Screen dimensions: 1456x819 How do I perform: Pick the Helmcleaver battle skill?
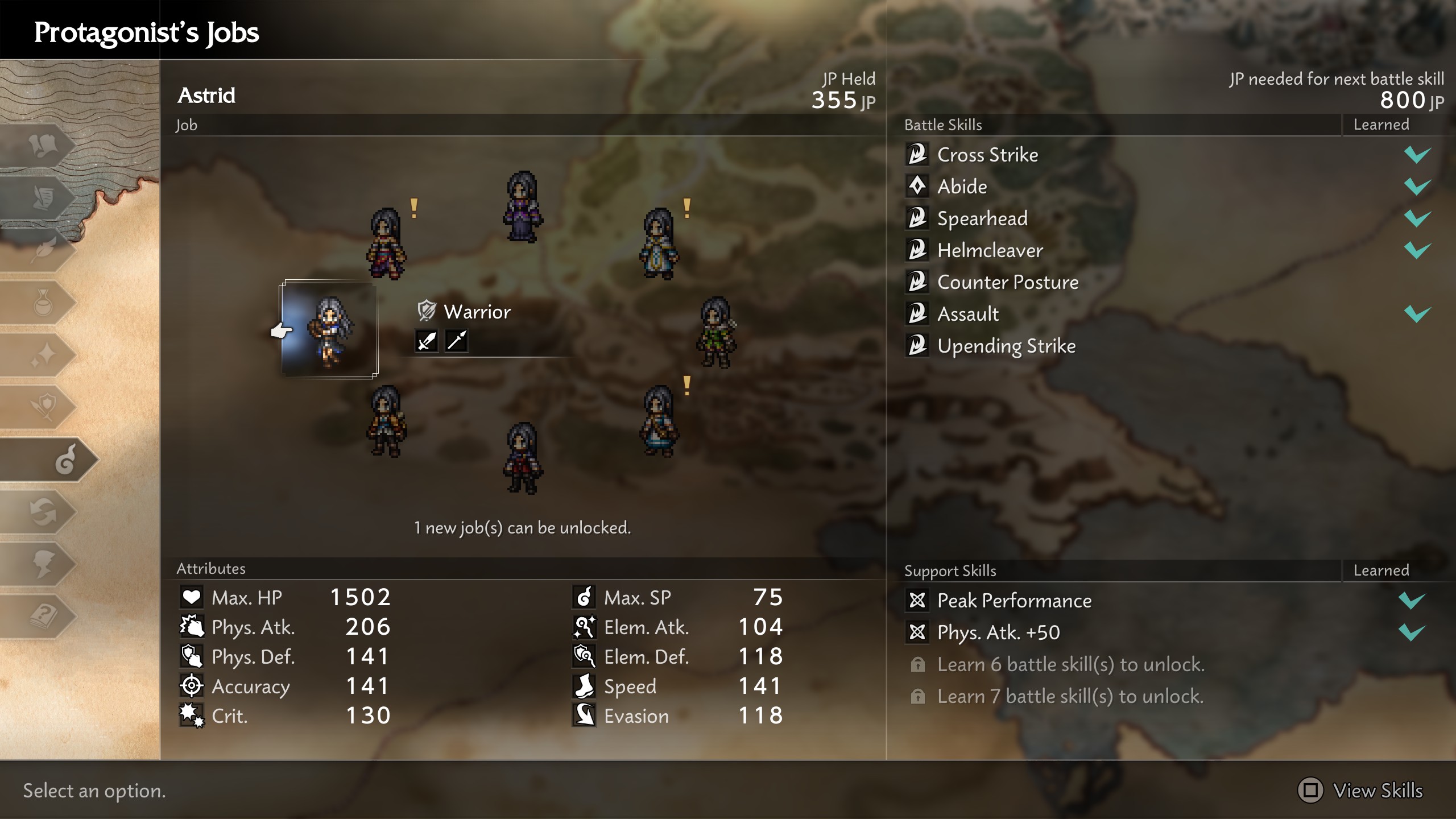tap(990, 250)
